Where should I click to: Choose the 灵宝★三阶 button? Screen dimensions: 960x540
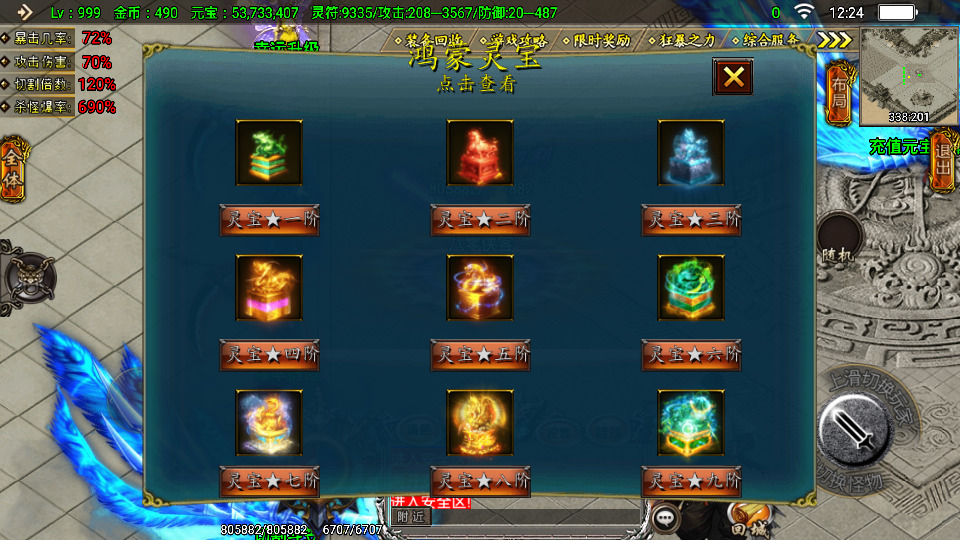coord(691,219)
